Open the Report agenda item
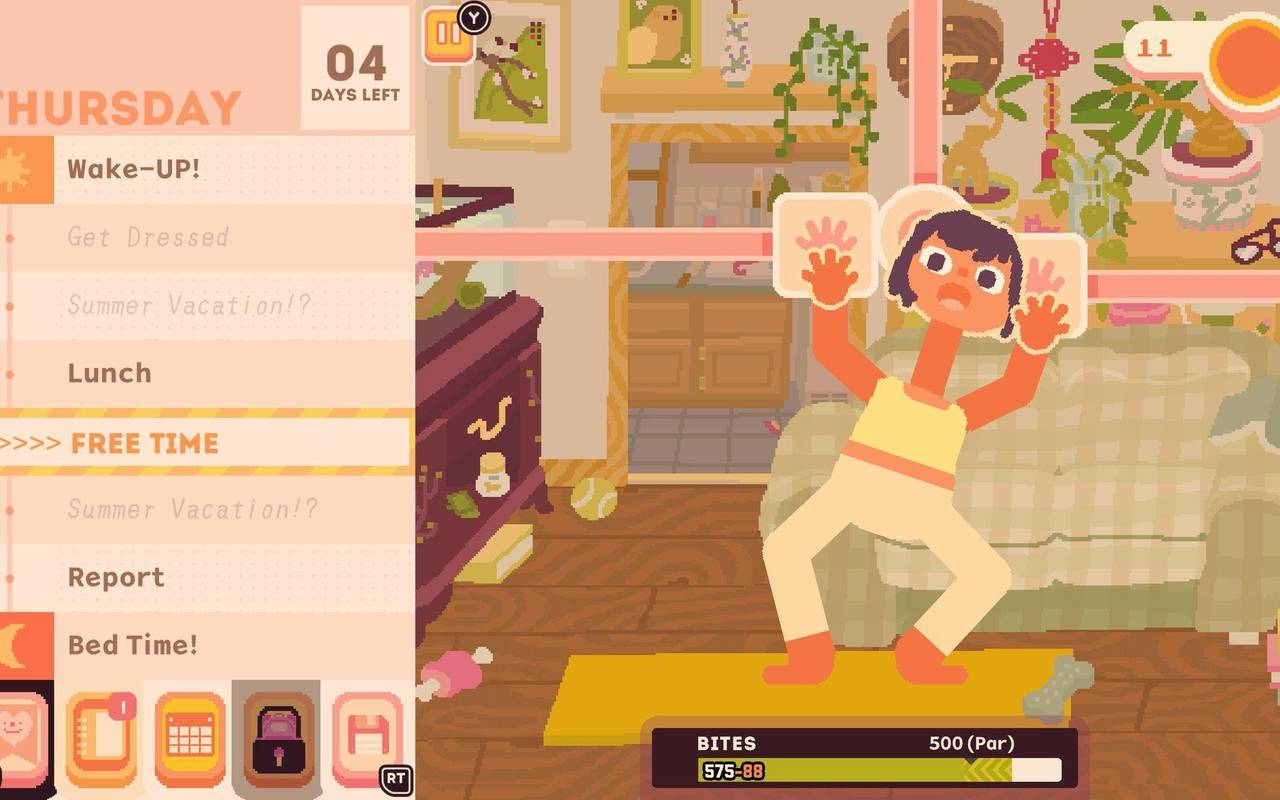This screenshot has width=1280, height=800. (x=114, y=577)
